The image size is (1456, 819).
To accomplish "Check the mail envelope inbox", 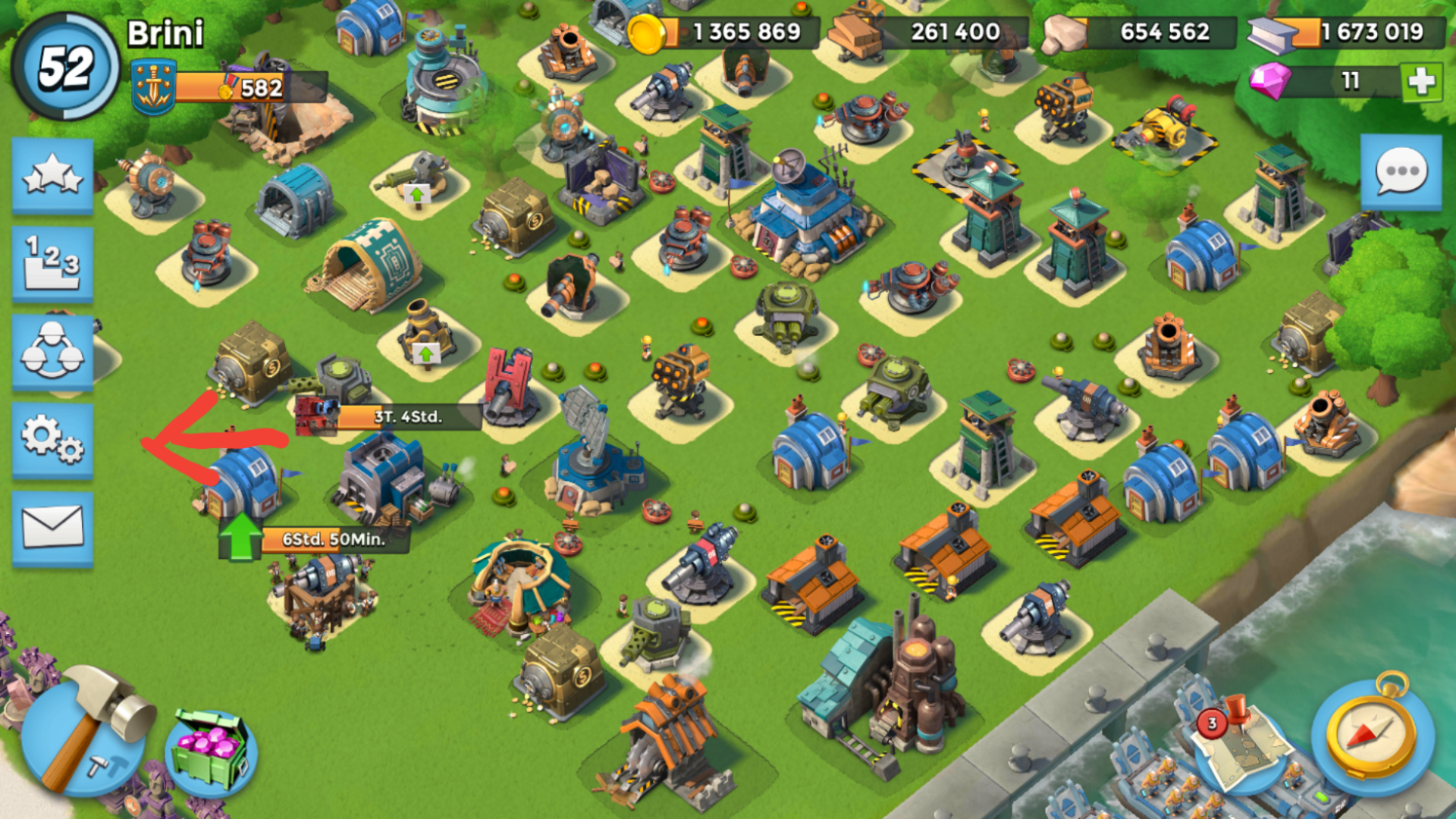I will pyautogui.click(x=52, y=528).
